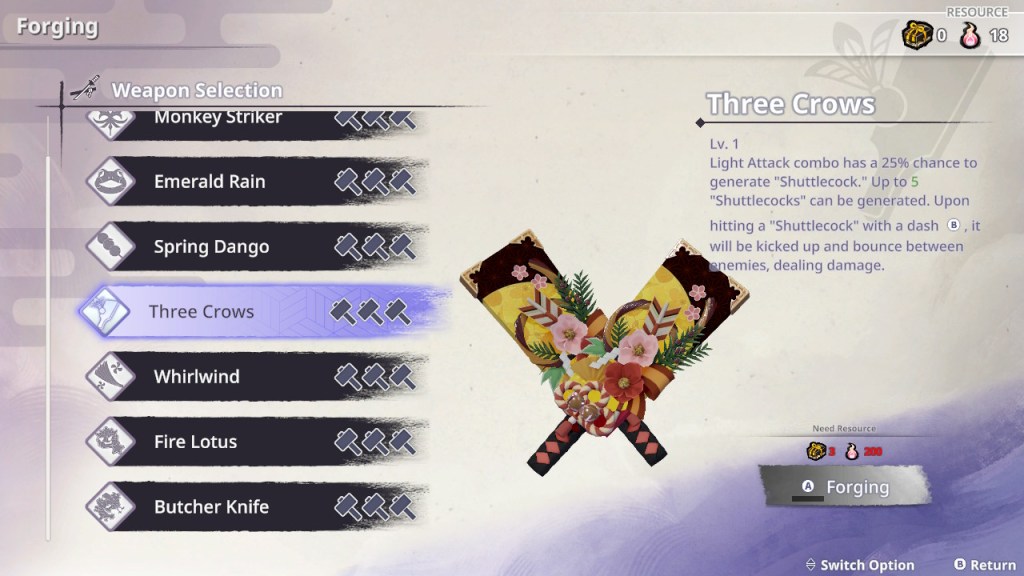Image resolution: width=1024 pixels, height=576 pixels.
Task: Click the Forging button
Action: click(x=844, y=488)
